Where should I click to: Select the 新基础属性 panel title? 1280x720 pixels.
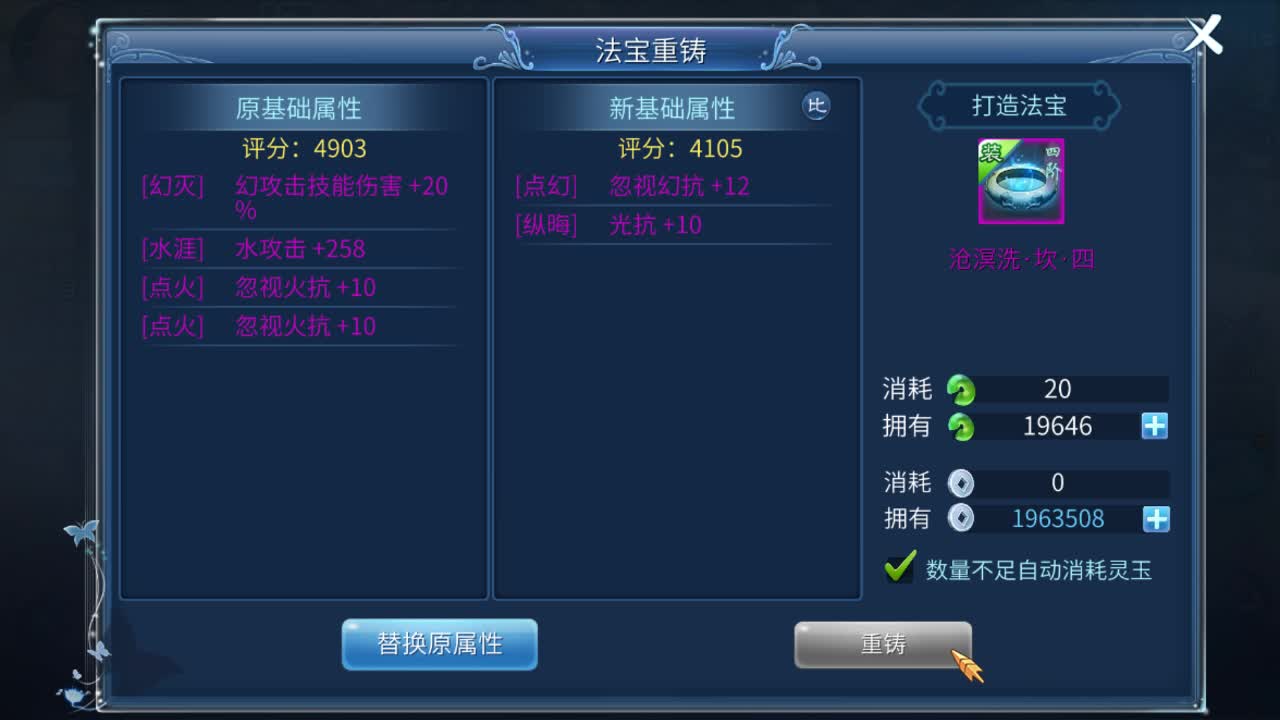tap(674, 109)
